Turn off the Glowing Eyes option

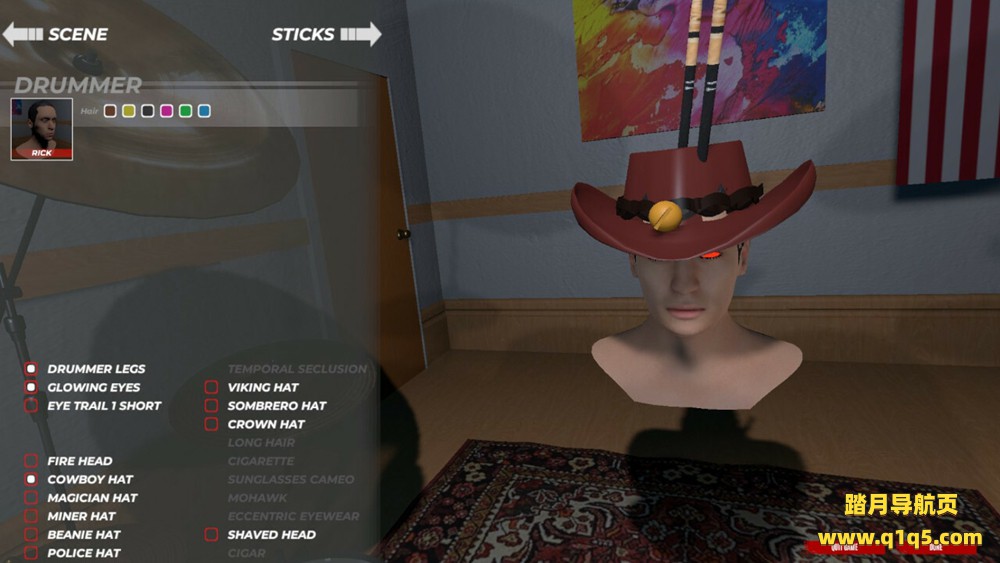pyautogui.click(x=31, y=387)
